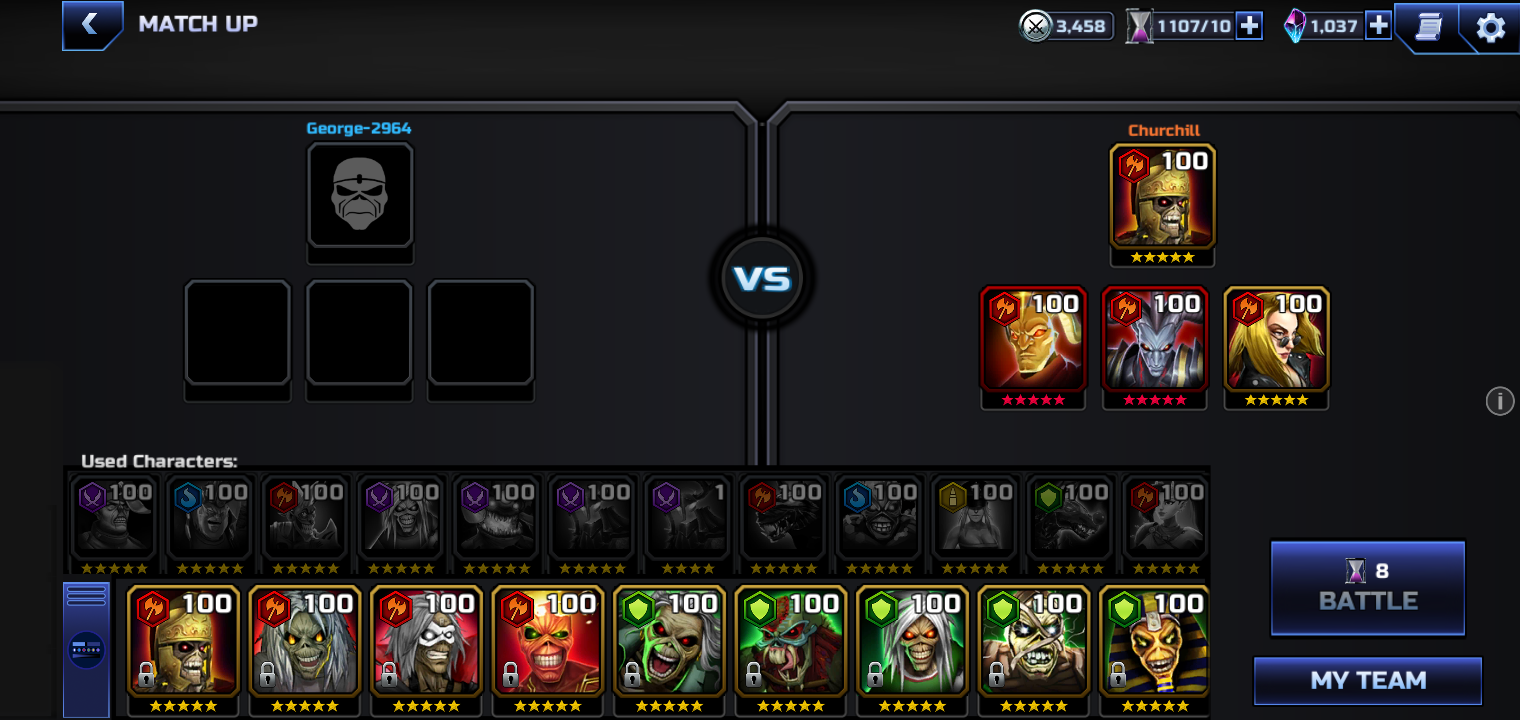Inspect the enemy blonde woman character
1520x720 pixels.
[x=1276, y=338]
